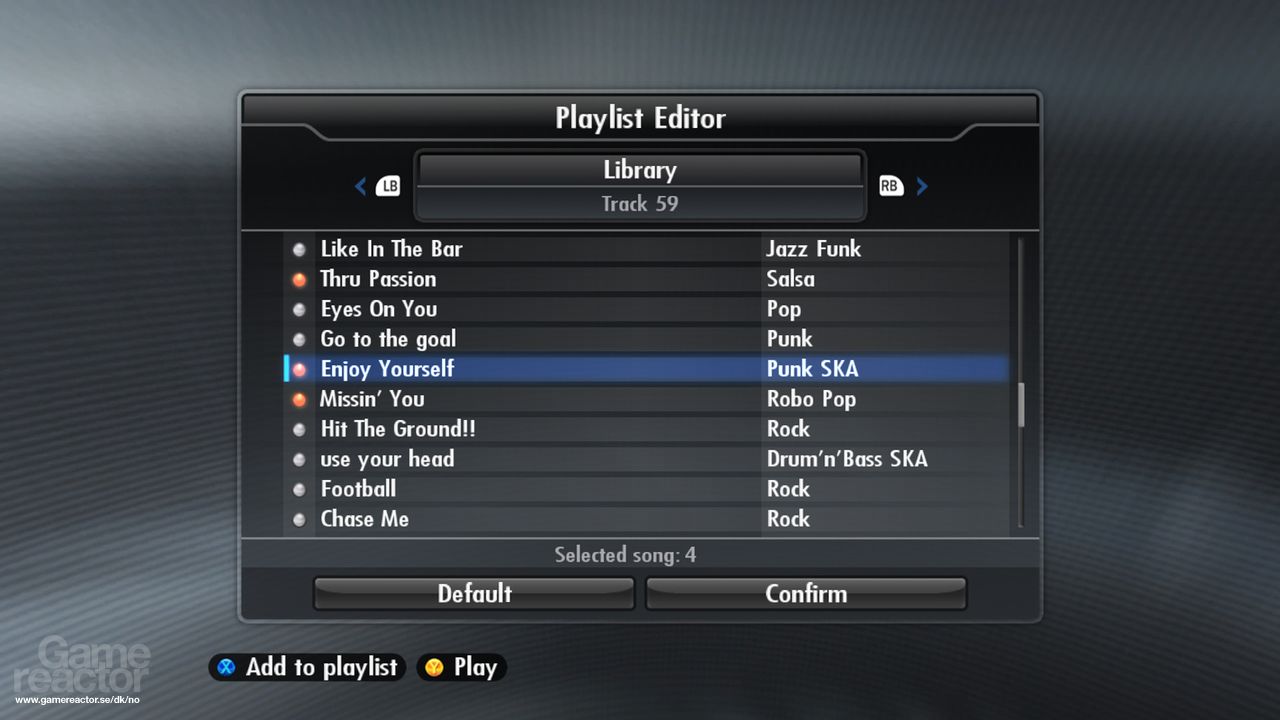Click the status dot beside Like In The Bar
This screenshot has height=720, width=1280.
coord(298,249)
